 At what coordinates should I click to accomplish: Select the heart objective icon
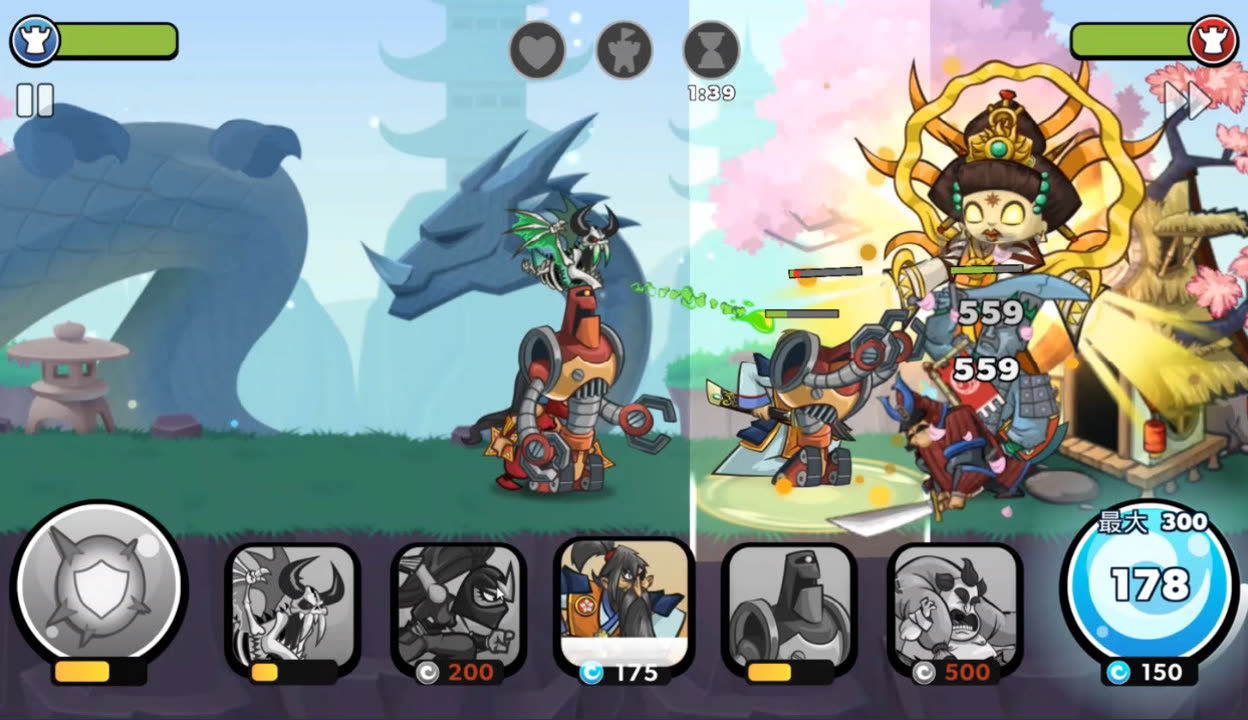[x=537, y=50]
